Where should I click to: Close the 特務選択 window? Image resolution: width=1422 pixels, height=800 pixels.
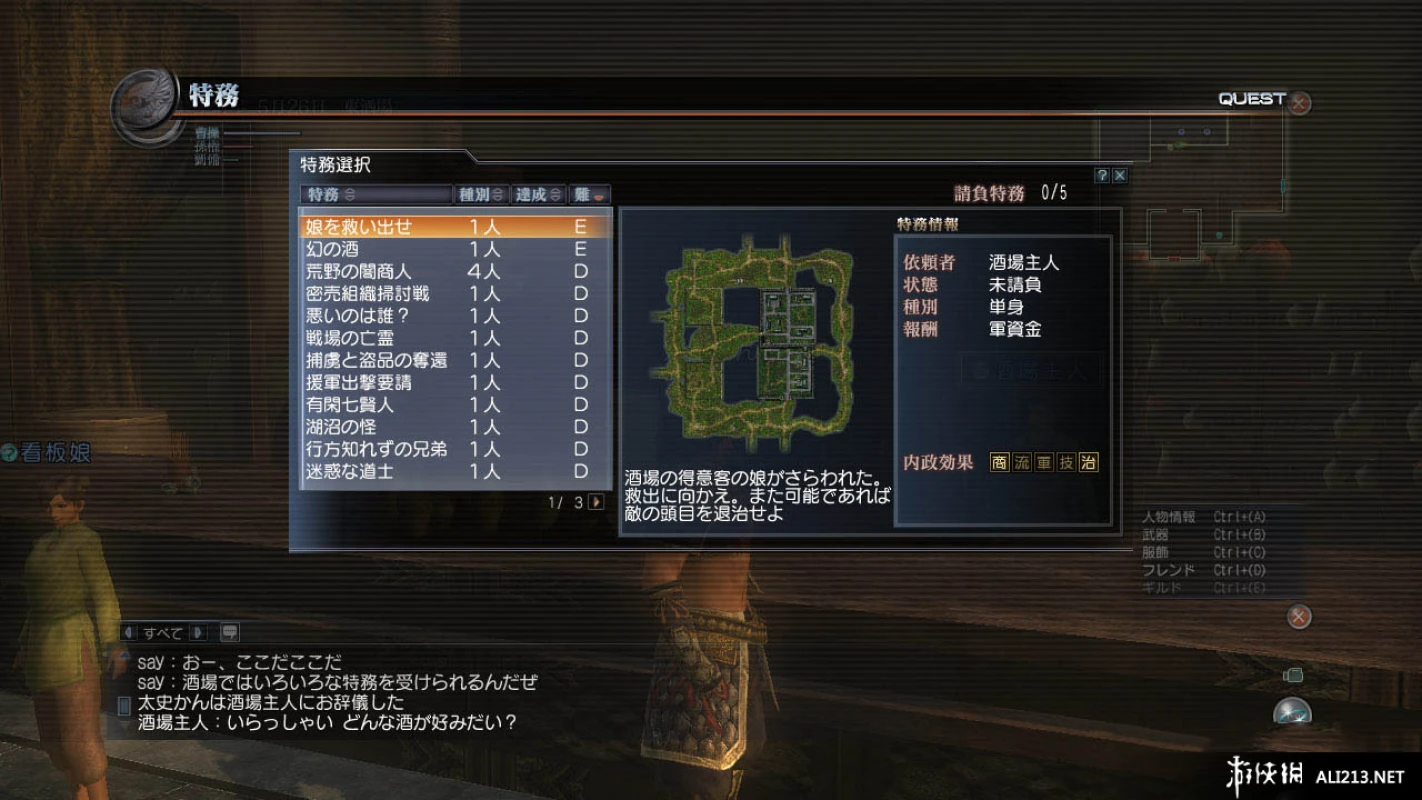1120,175
